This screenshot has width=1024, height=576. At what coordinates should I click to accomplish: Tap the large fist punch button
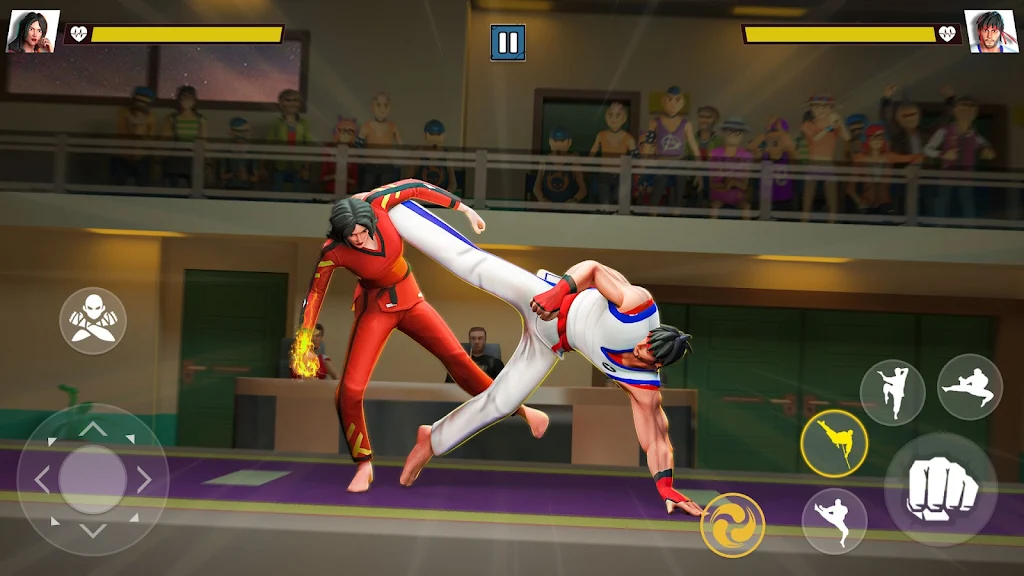click(940, 489)
